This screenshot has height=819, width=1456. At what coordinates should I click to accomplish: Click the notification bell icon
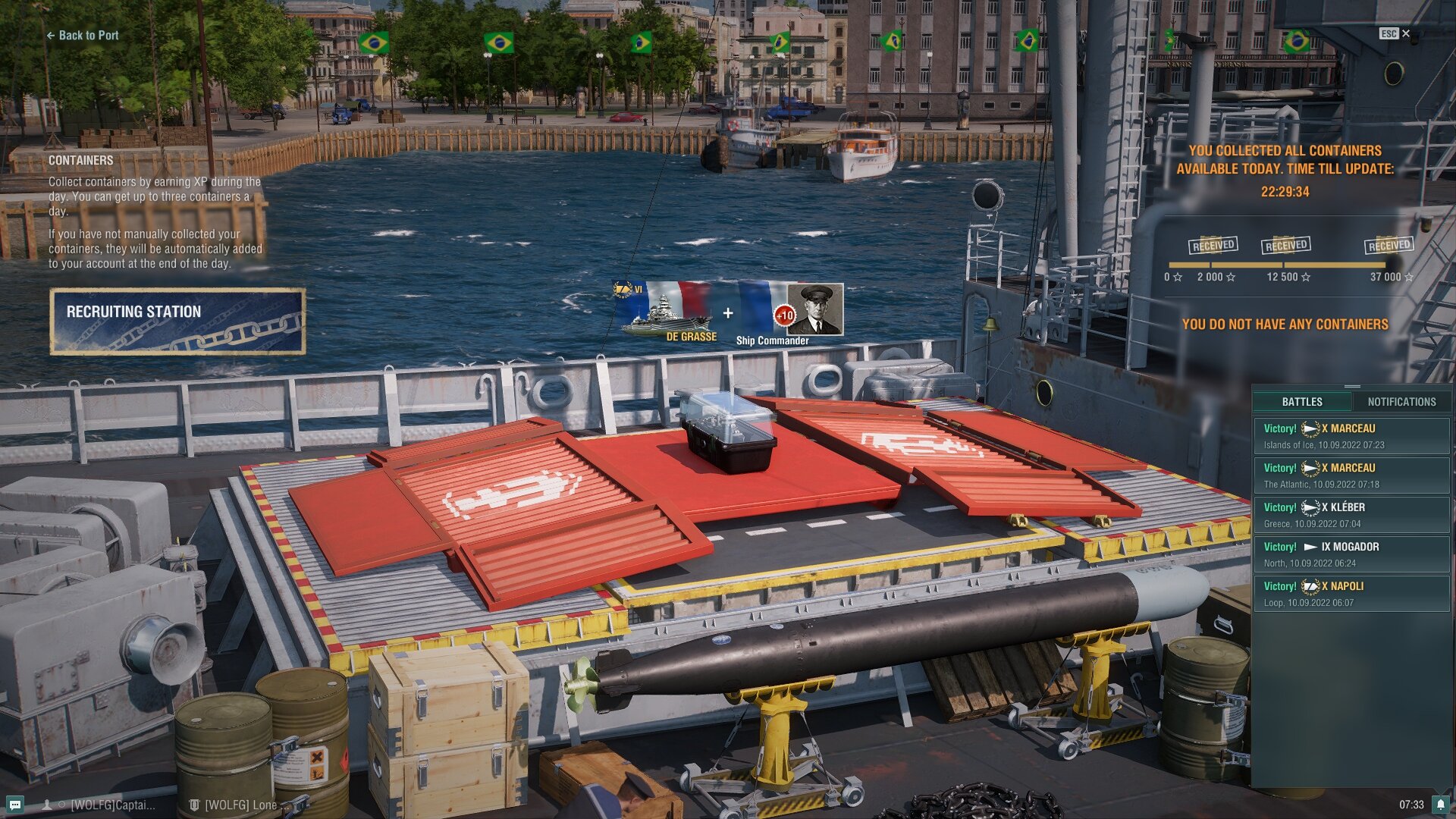1440,805
